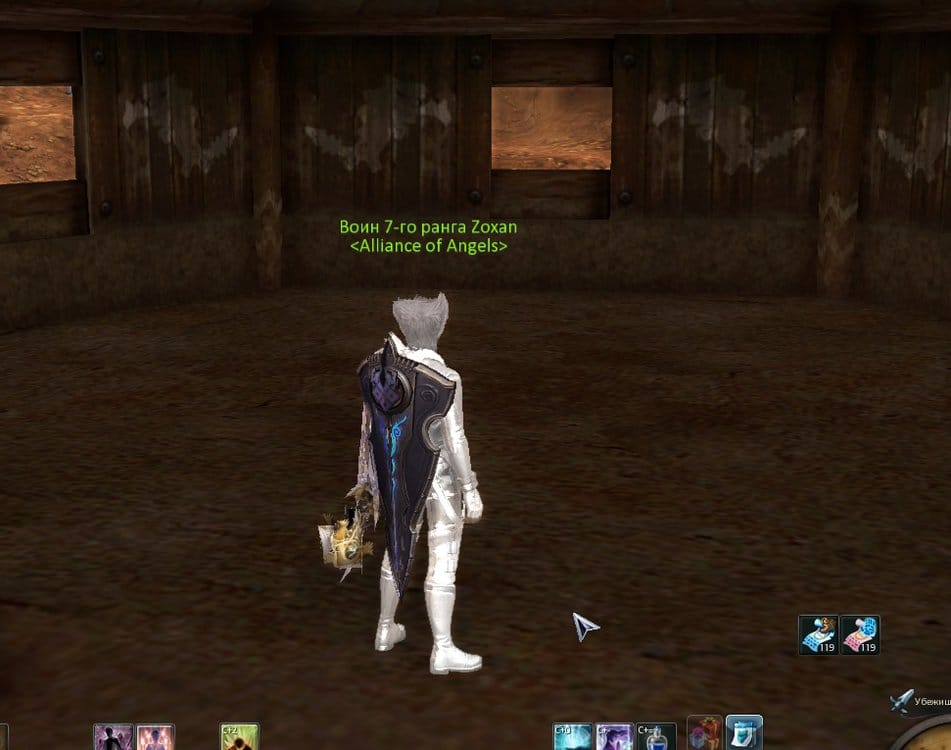Click the sword icon beside the Убежище label
The image size is (951, 750).
pyautogui.click(x=902, y=701)
